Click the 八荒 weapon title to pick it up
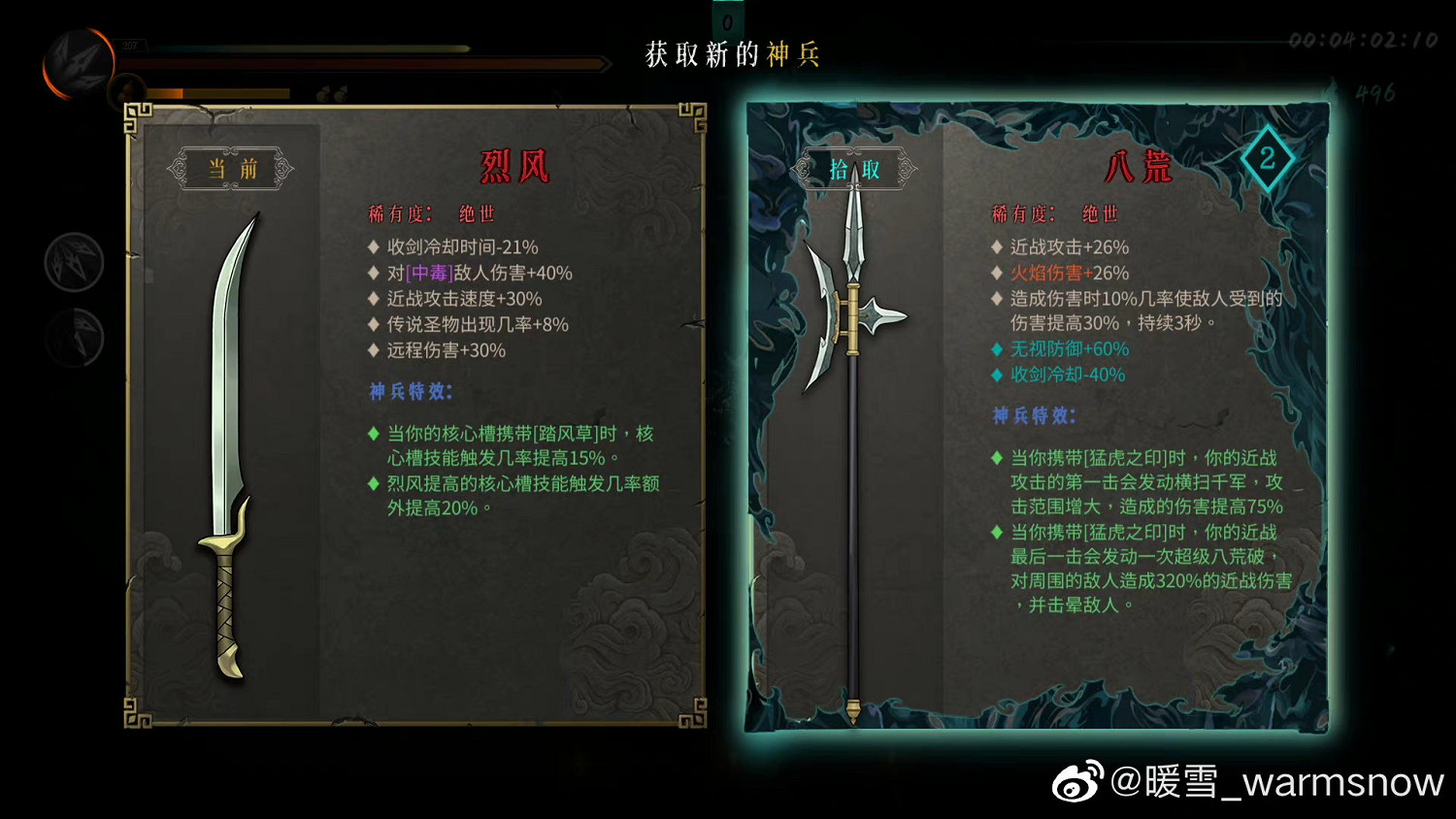 tap(1142, 166)
